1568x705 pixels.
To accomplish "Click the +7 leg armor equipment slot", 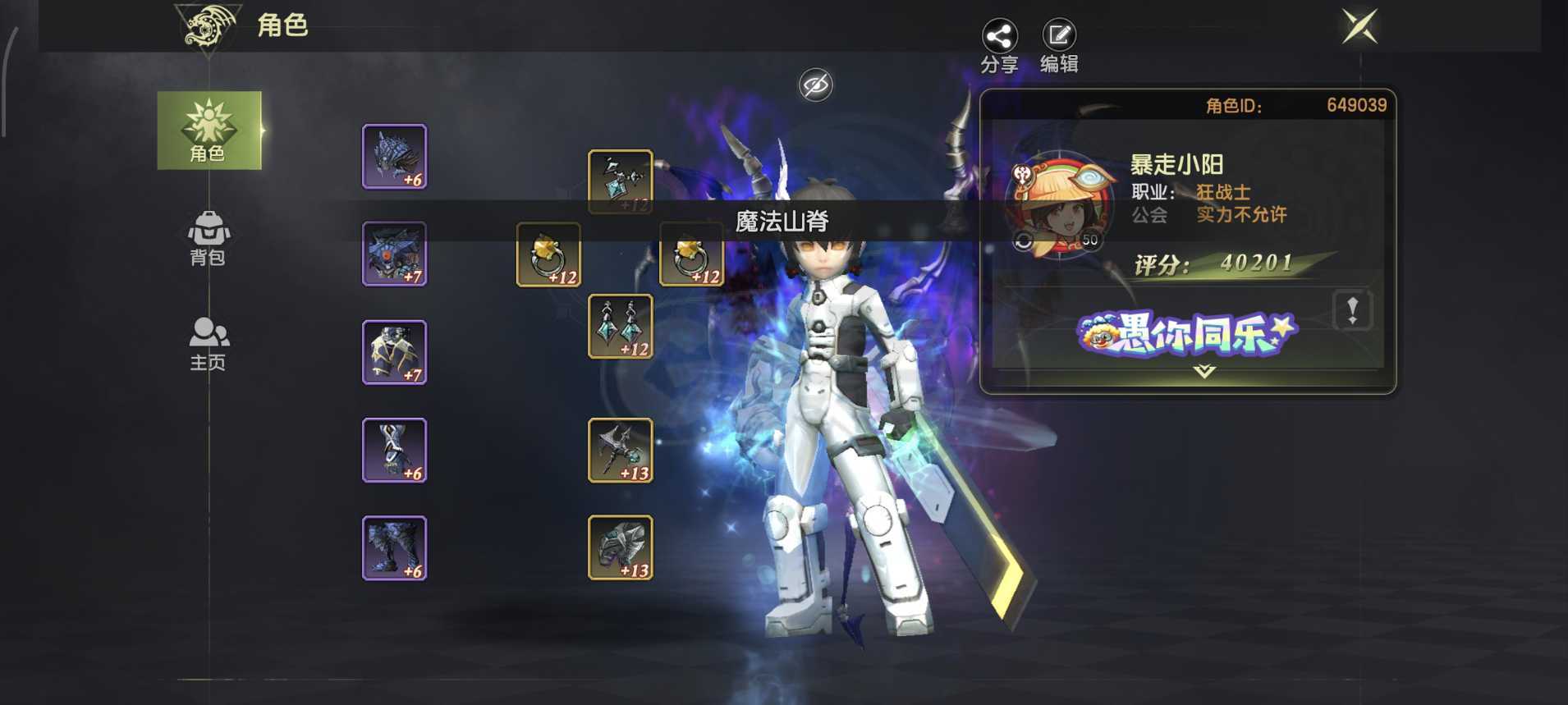I will [x=393, y=352].
